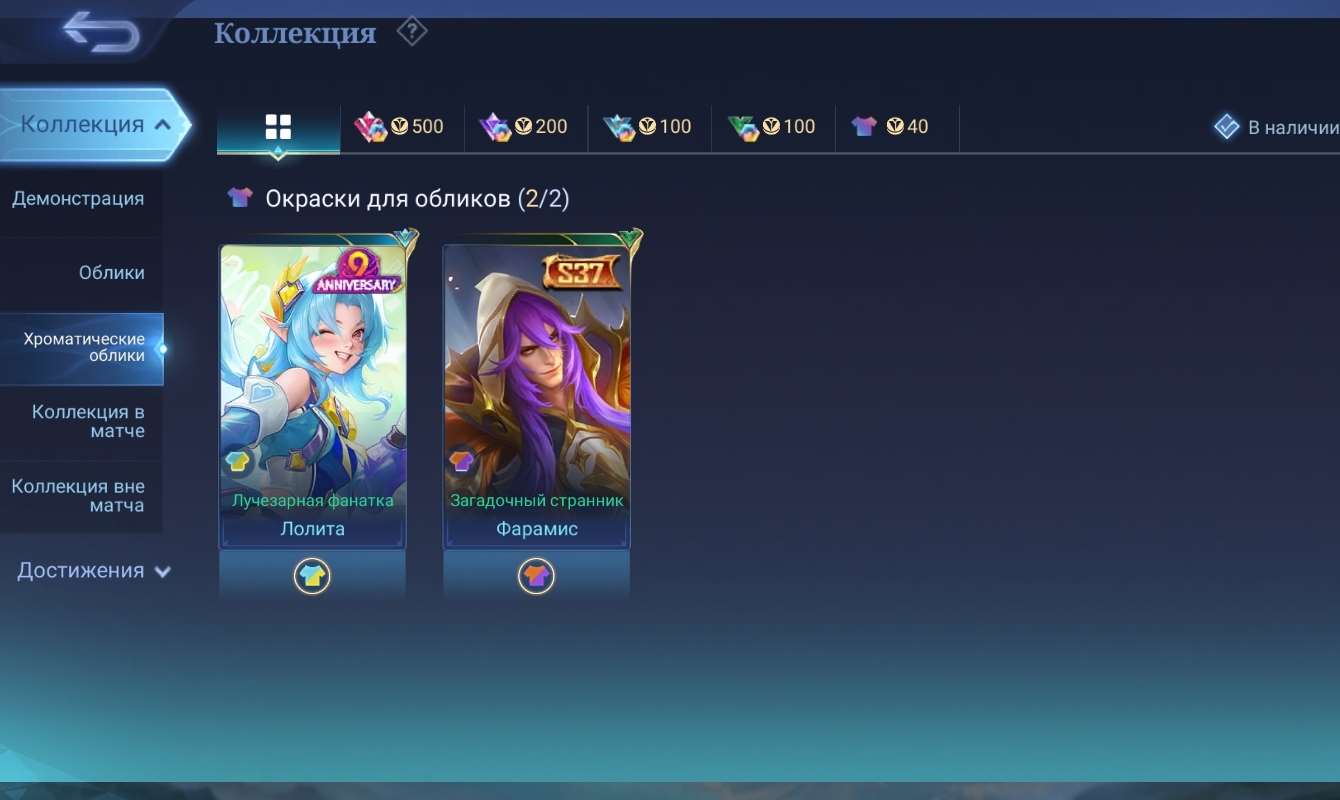
Task: Switch to the Демонстрация section
Action: pos(77,198)
